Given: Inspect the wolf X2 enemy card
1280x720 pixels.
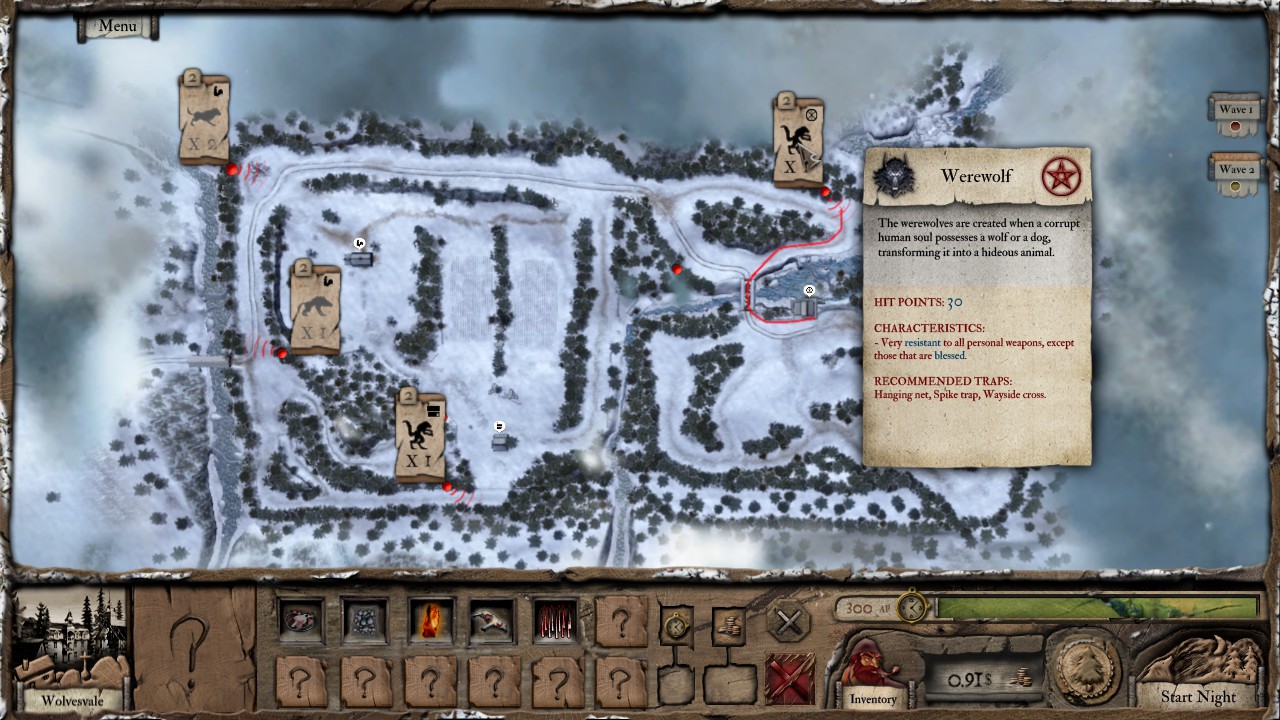Looking at the screenshot, I should tap(205, 120).
